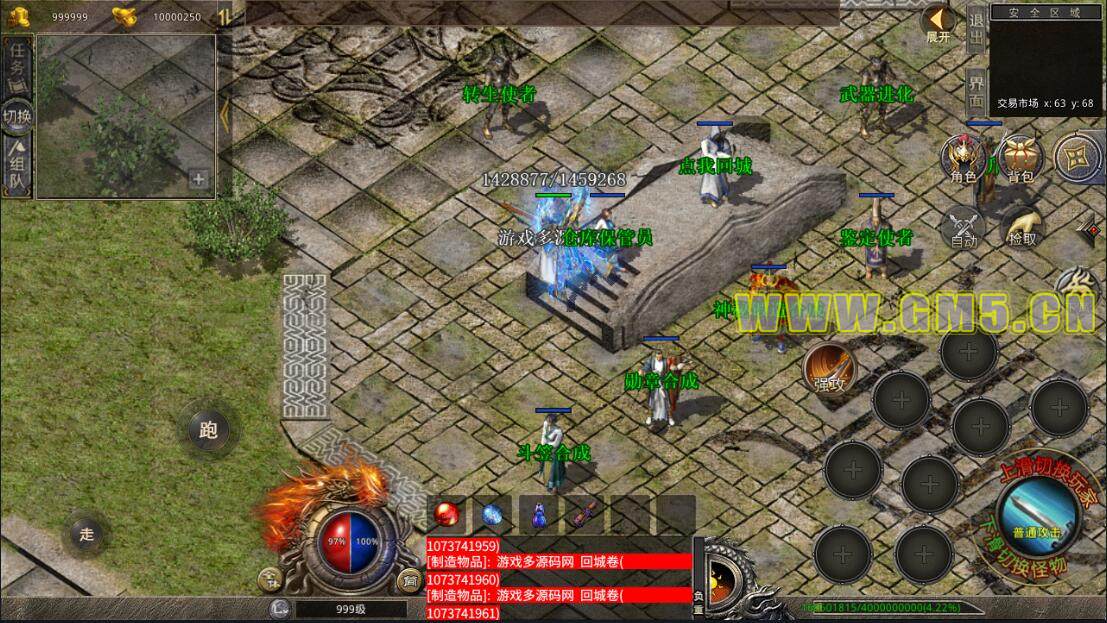Use the blue orb potion in hotbar
The height and width of the screenshot is (623, 1107).
493,514
